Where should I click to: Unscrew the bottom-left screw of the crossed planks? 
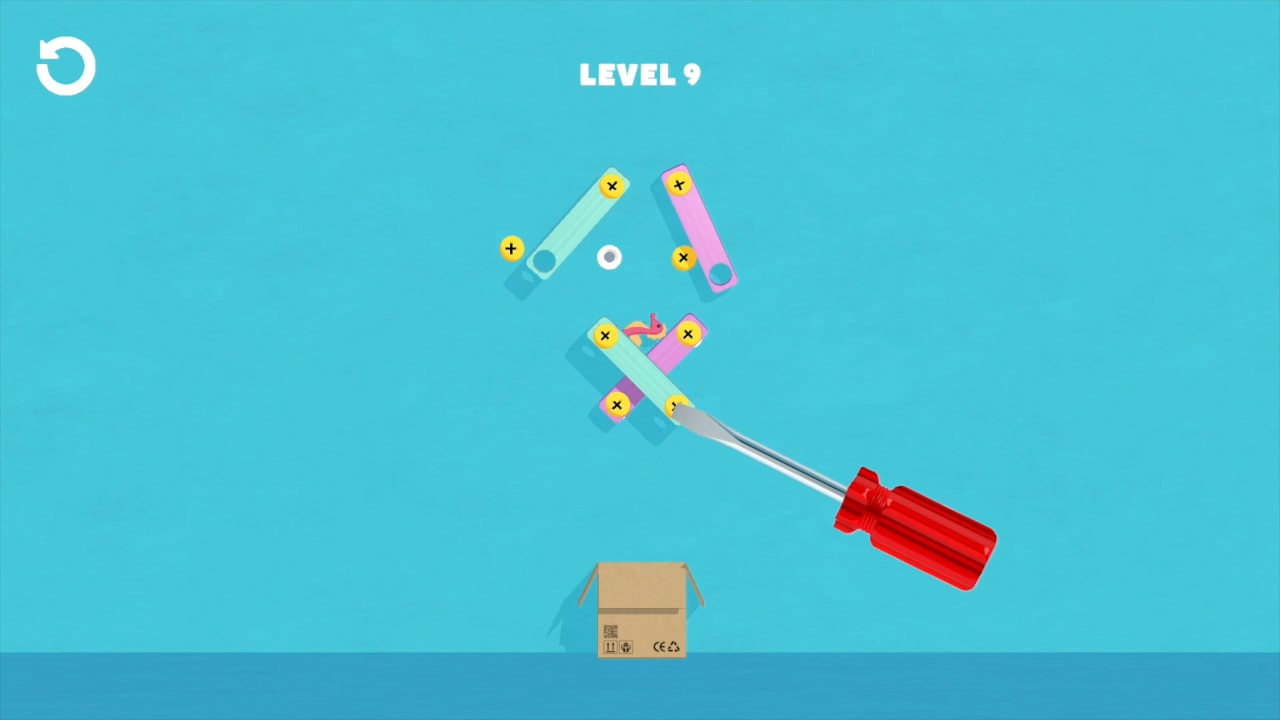tap(617, 404)
